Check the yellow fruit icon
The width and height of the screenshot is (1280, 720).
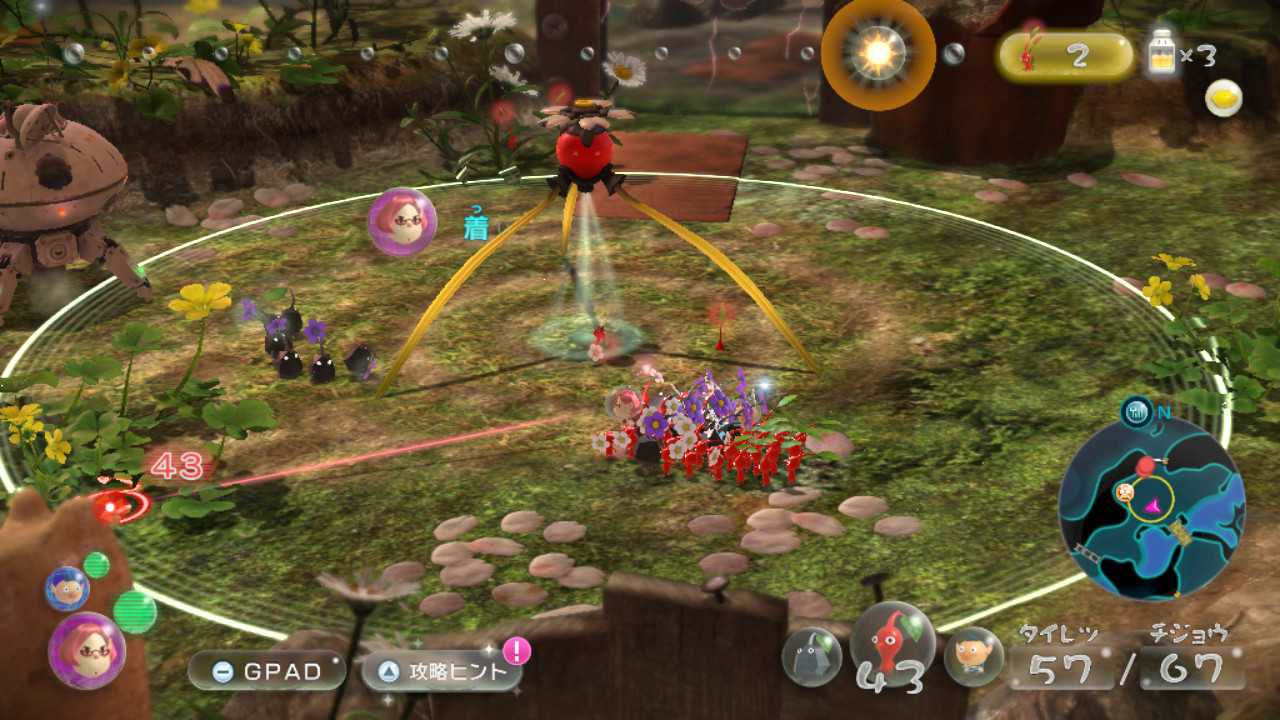[1224, 98]
